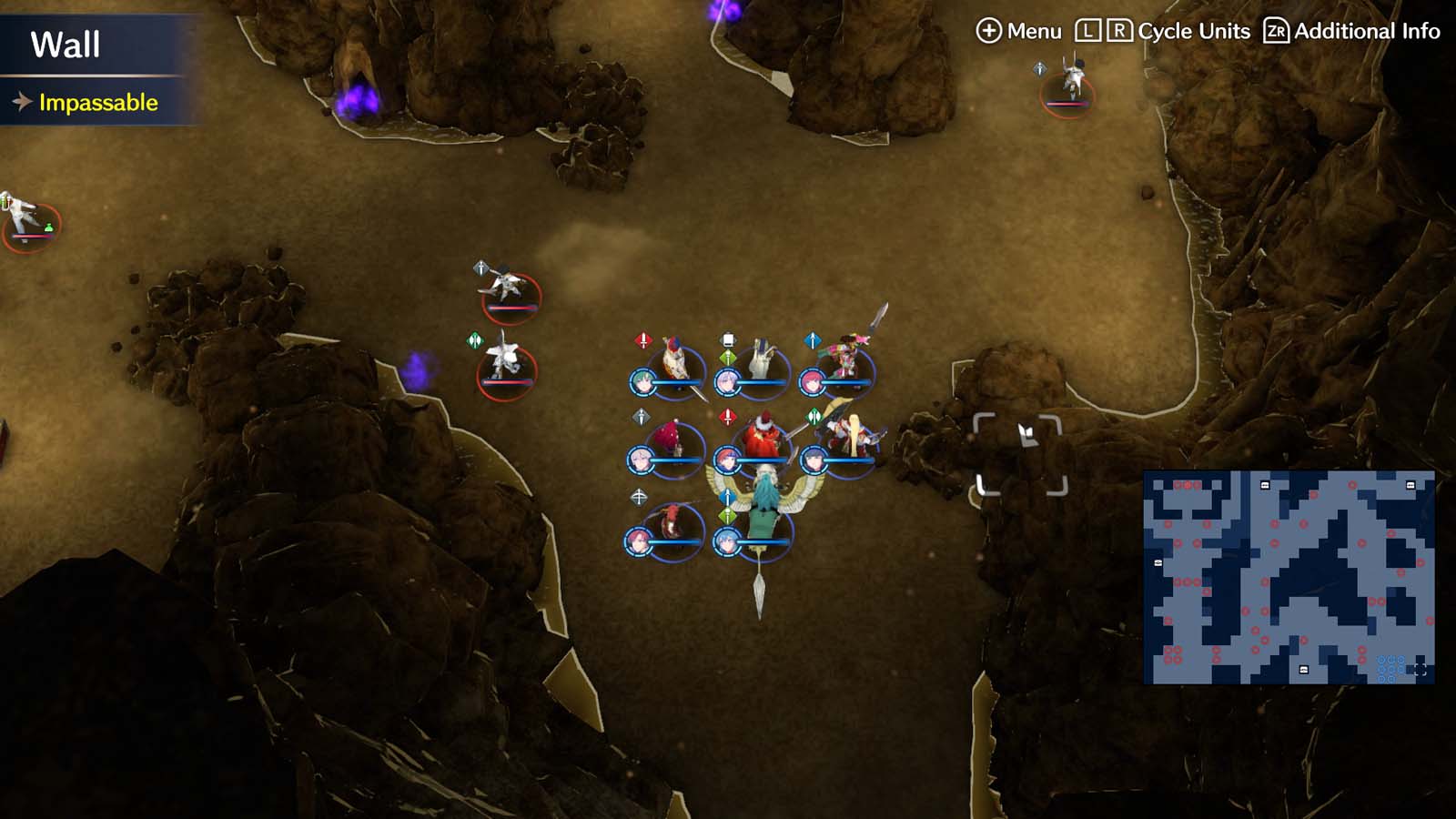Click the plus-shaped Menu icon in the top bar
The height and width of the screenshot is (819, 1456).
click(x=990, y=30)
